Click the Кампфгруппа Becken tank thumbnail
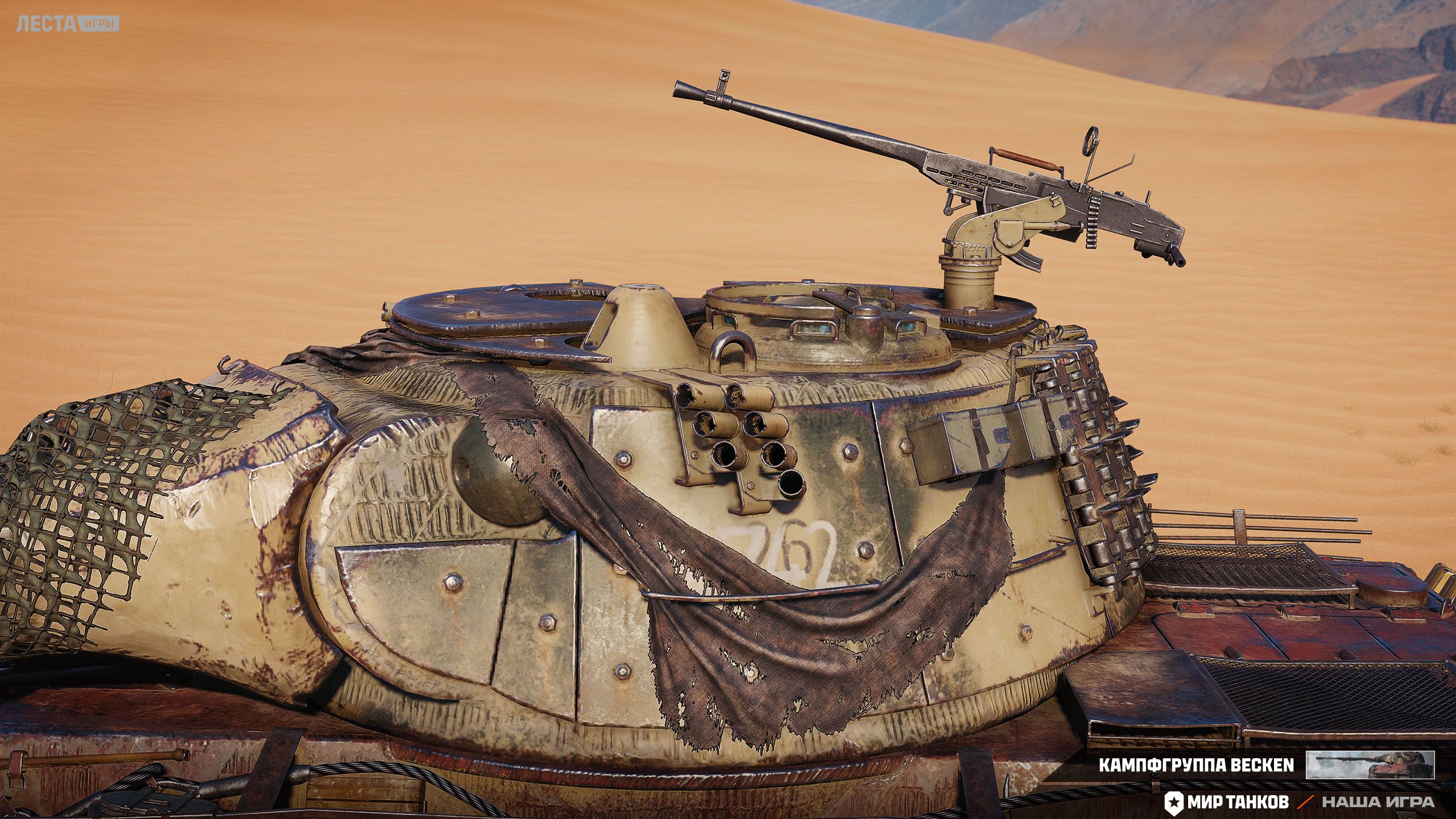1456x819 pixels. tap(1370, 765)
